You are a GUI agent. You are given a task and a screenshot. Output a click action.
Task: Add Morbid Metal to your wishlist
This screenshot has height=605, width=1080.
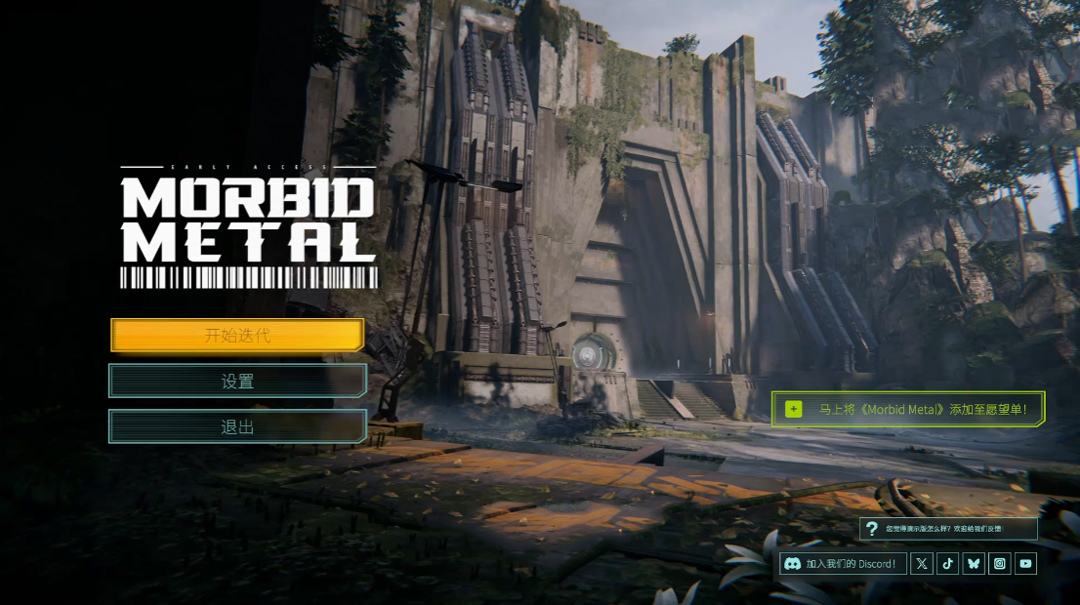(x=908, y=409)
